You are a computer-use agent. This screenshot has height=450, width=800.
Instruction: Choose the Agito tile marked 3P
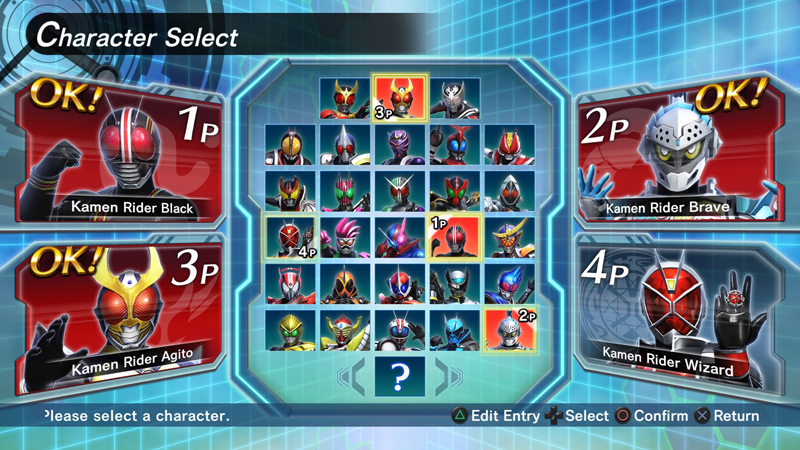click(400, 99)
